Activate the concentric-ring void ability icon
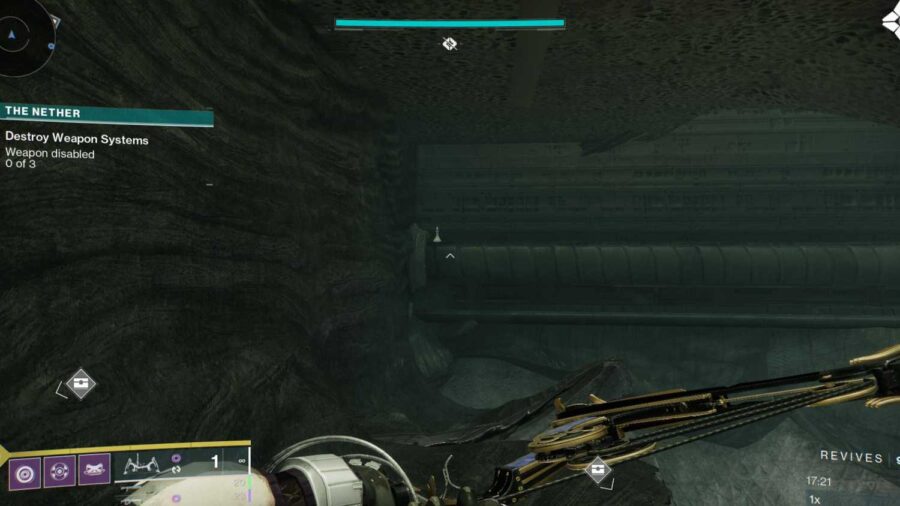Image resolution: width=900 pixels, height=506 pixels. tap(25, 470)
